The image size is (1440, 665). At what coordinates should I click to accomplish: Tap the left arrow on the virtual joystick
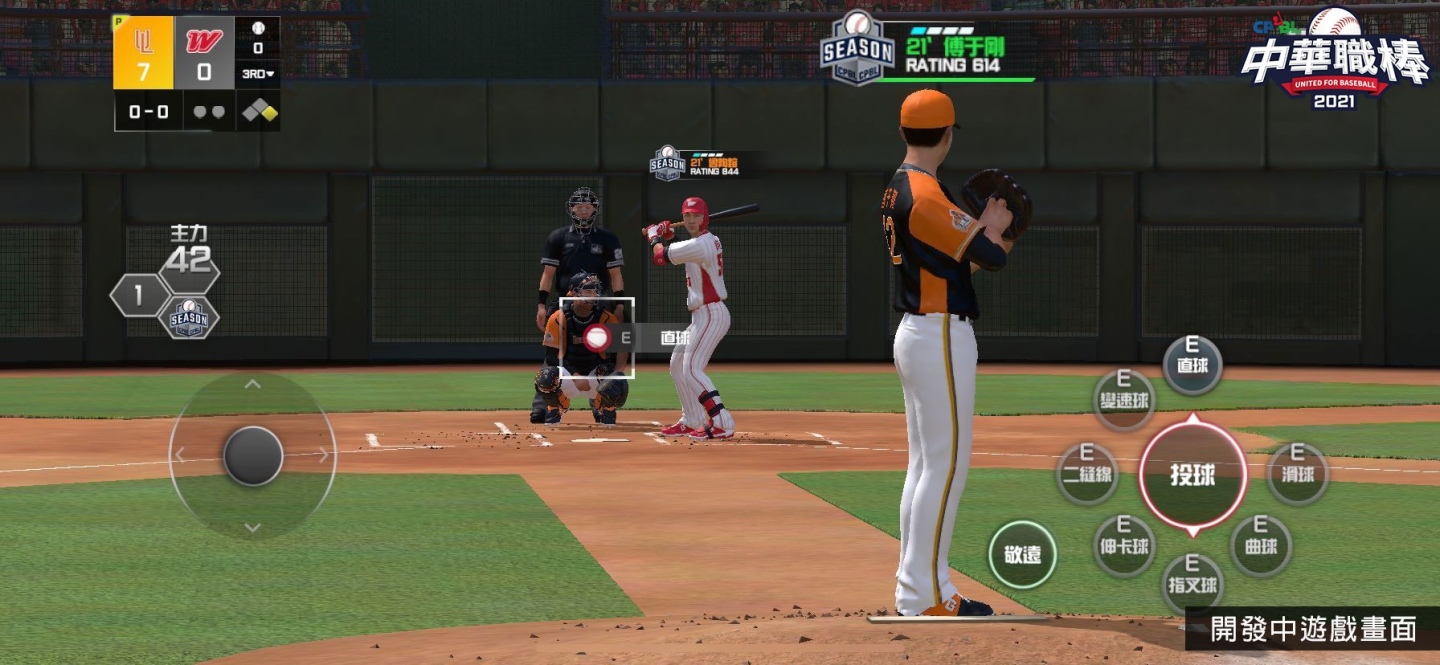click(181, 455)
